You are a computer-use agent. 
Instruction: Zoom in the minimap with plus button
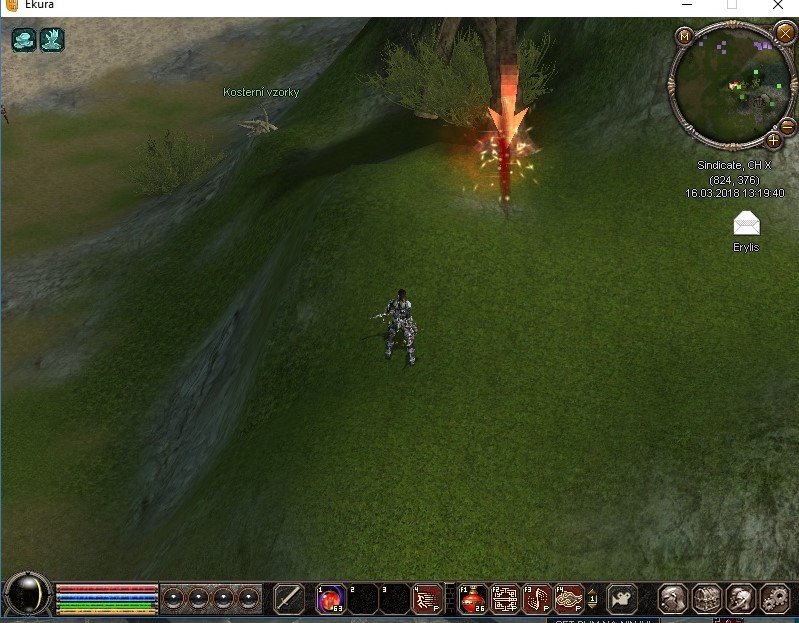773,140
